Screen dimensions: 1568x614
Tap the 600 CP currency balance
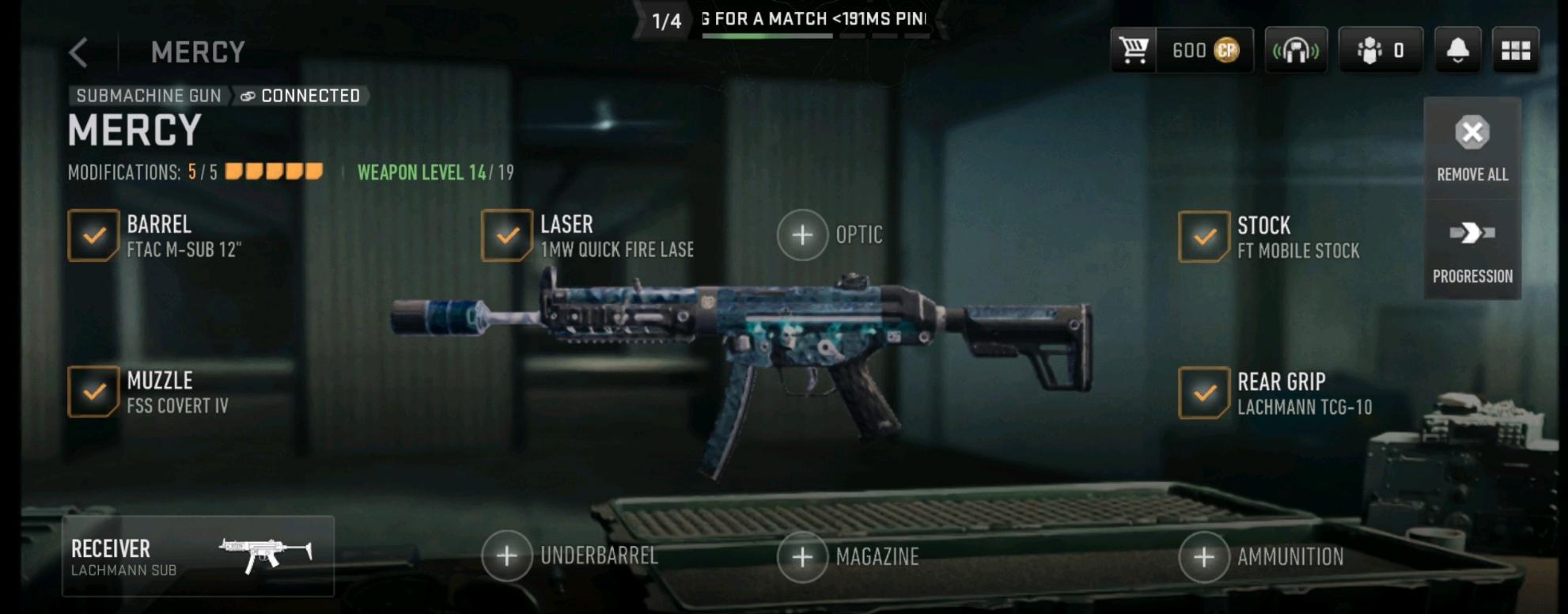tap(1205, 51)
